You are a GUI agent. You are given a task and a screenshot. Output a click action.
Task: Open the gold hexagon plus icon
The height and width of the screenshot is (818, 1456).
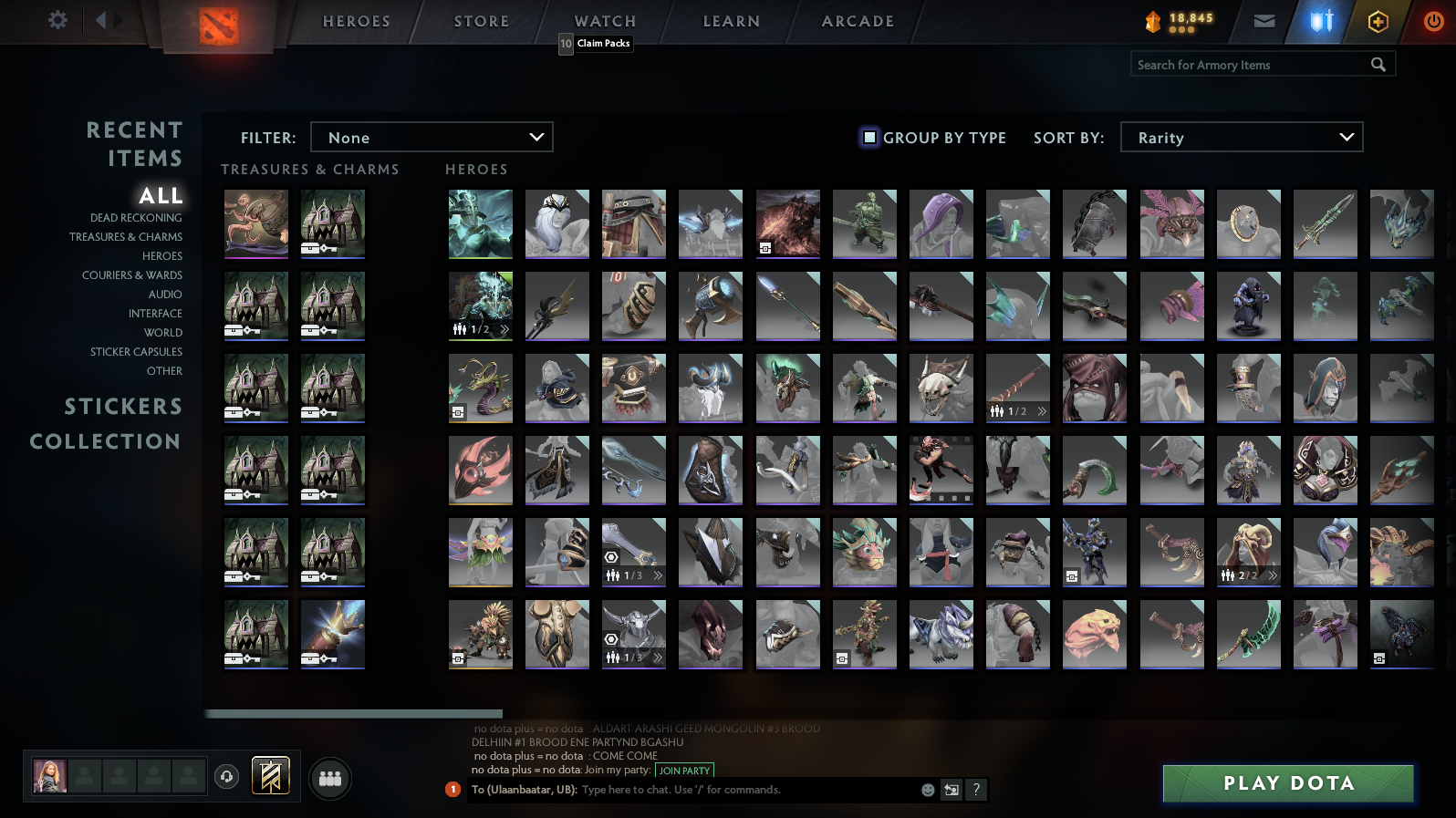pos(1378,20)
